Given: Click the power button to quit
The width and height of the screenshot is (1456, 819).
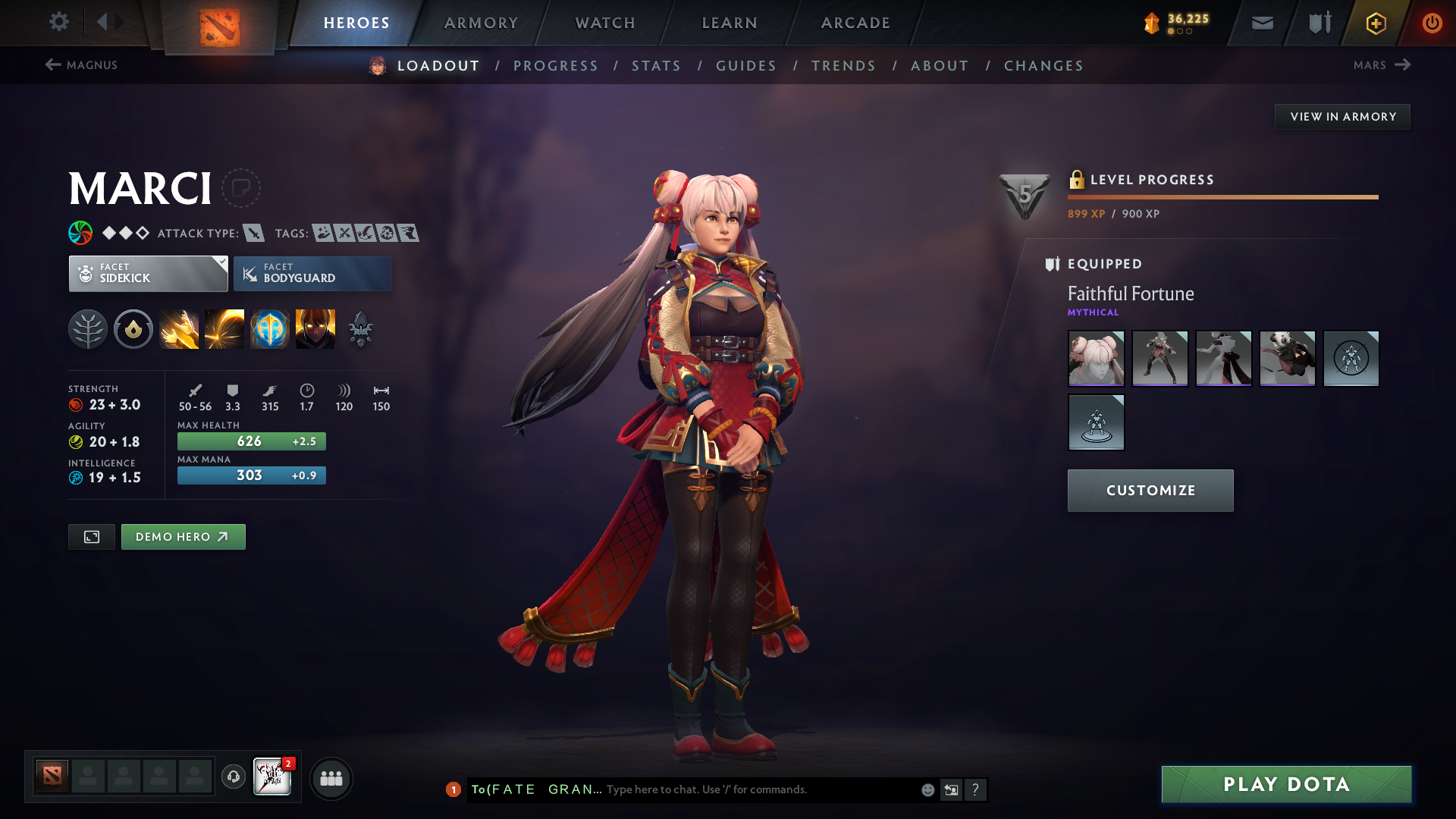Looking at the screenshot, I should click(x=1432, y=22).
